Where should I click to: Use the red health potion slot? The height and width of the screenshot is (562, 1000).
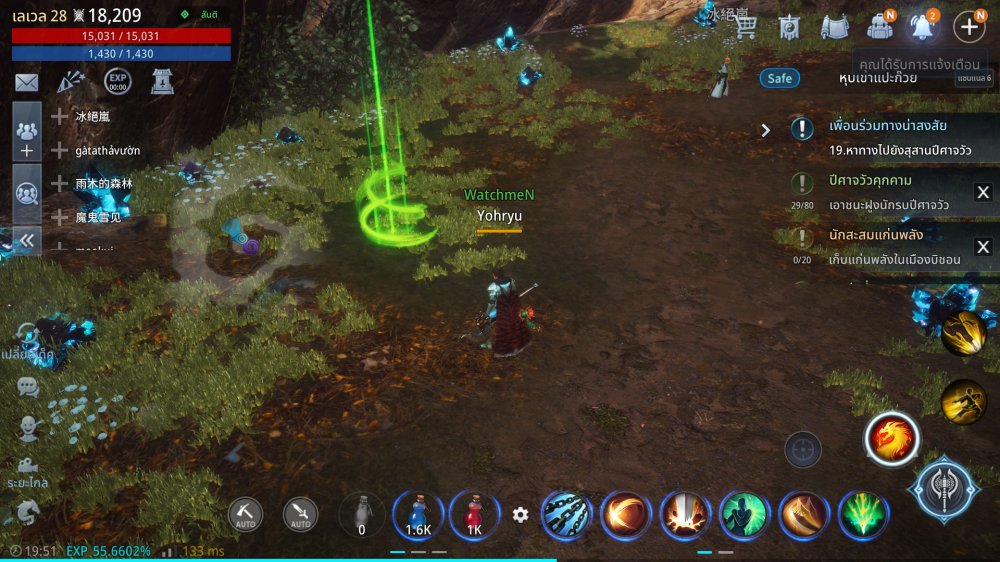click(x=474, y=515)
